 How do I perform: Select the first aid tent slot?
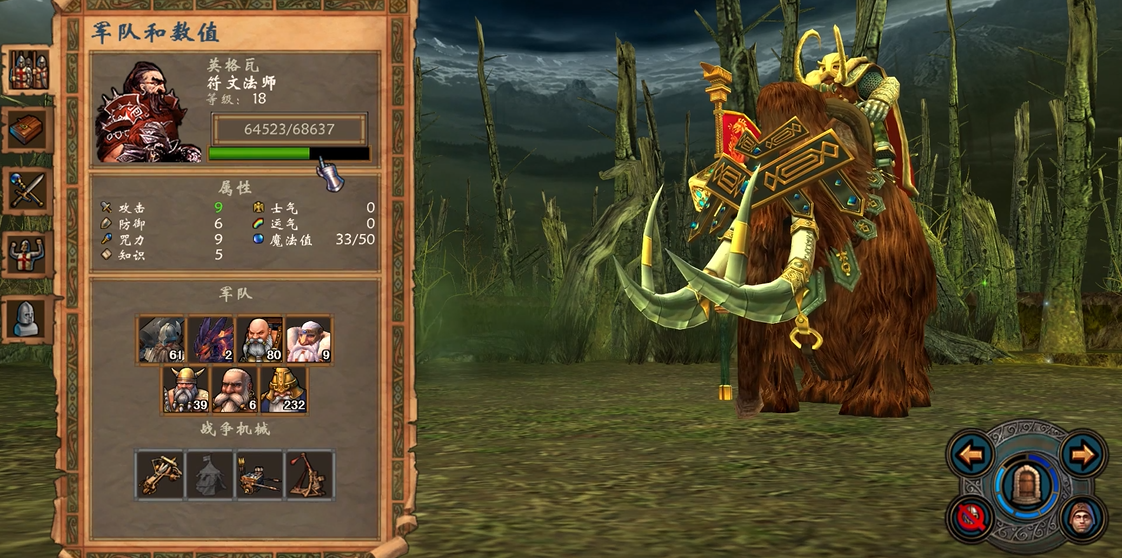[210, 475]
